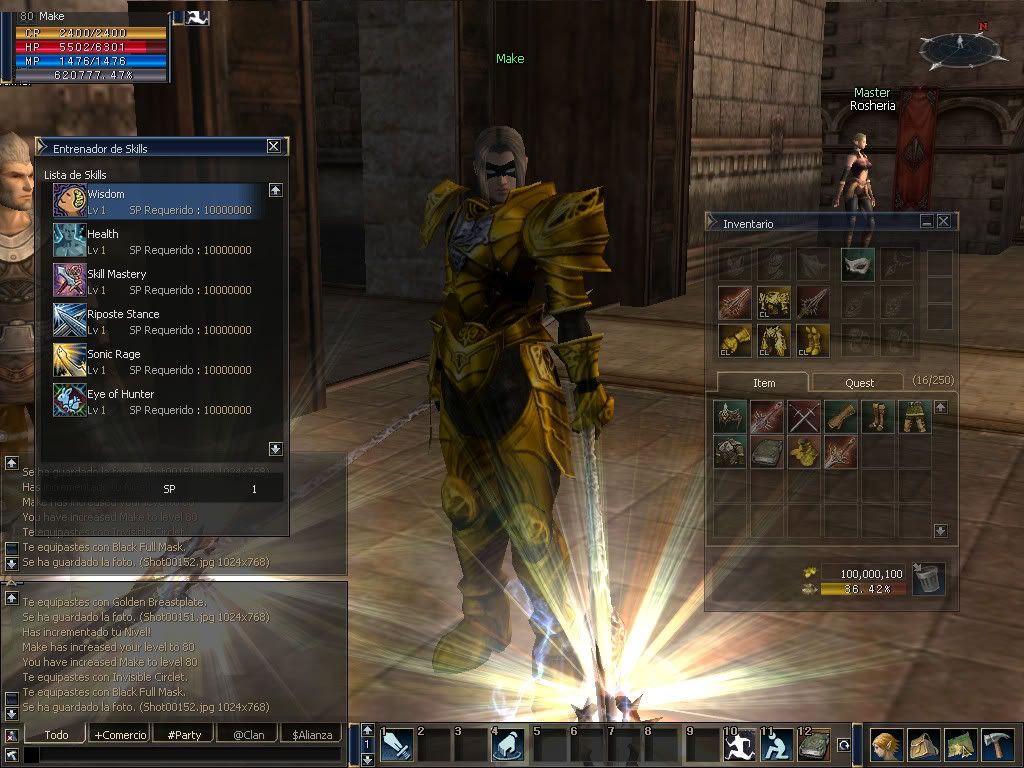Open the character status elf-face button

(x=885, y=745)
